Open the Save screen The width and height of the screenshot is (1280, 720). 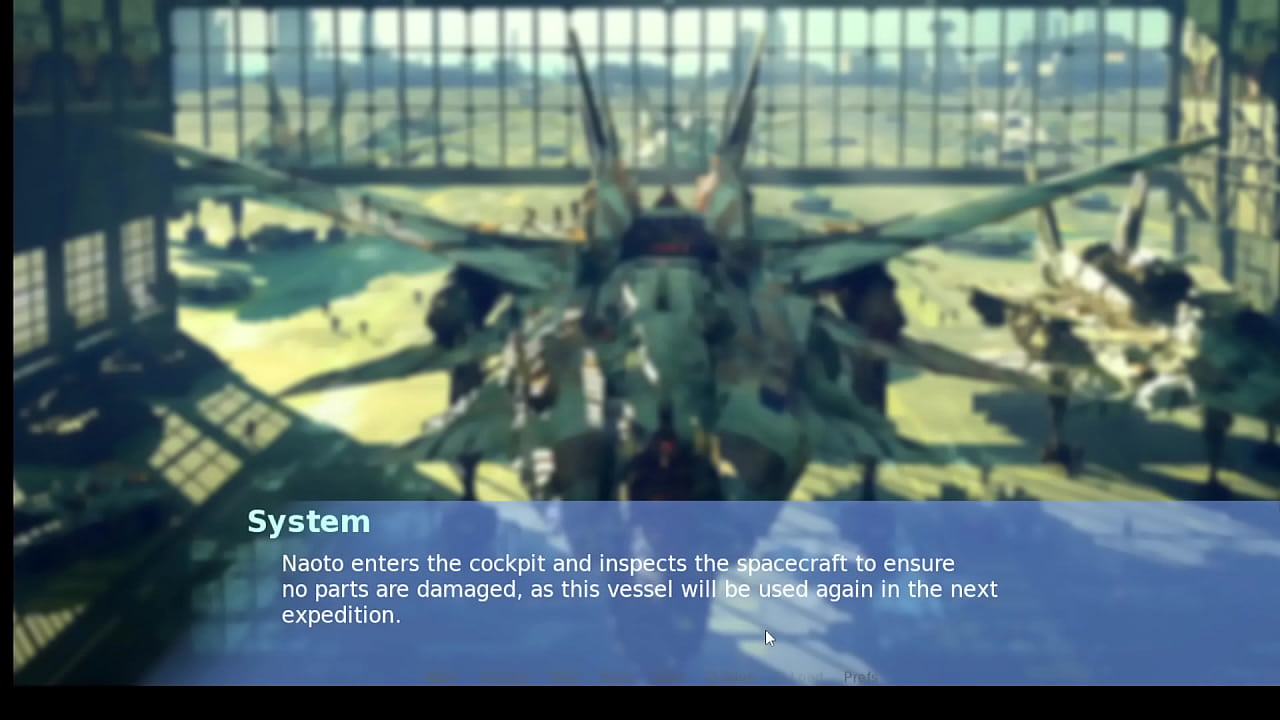[667, 677]
